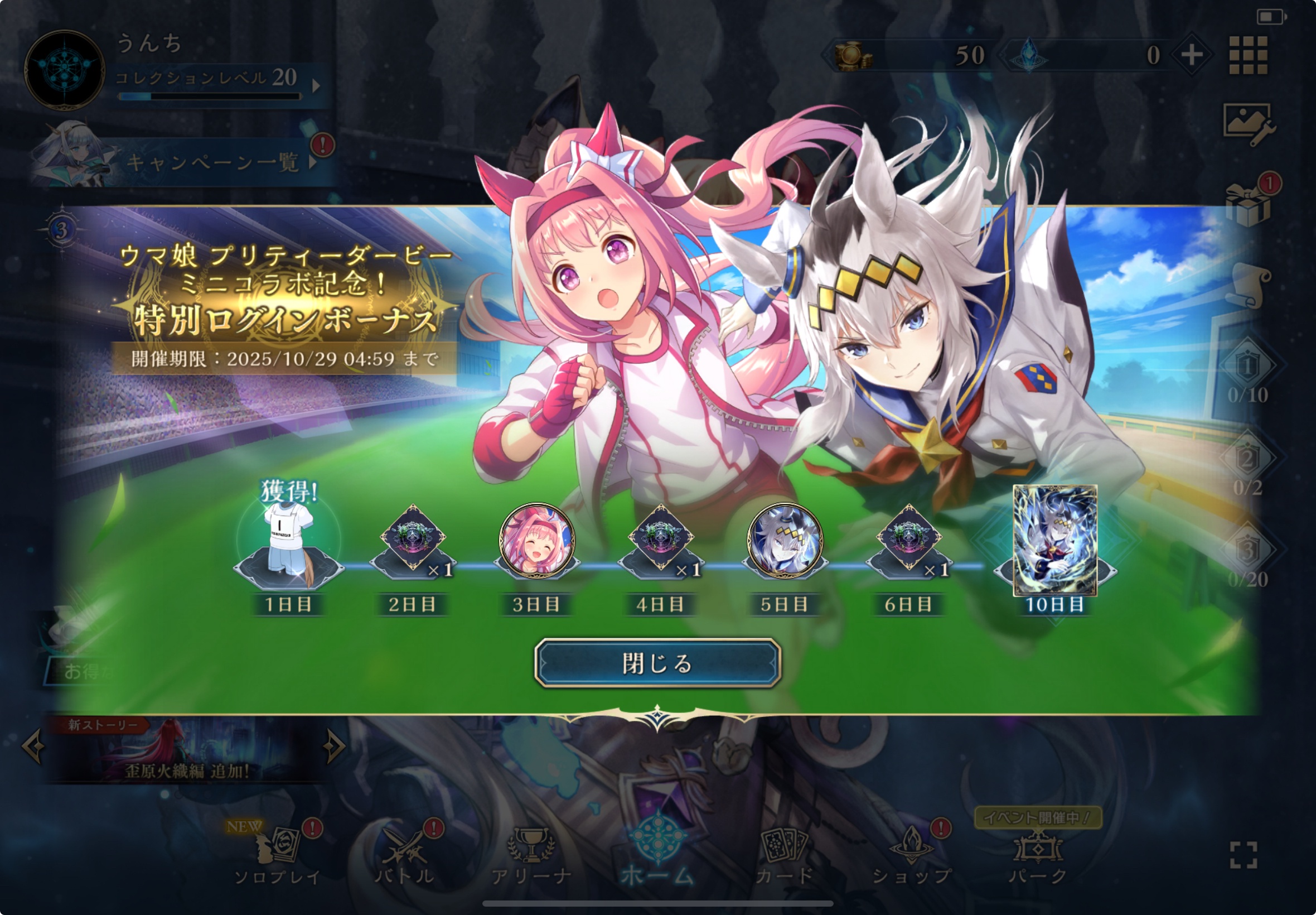This screenshot has height=915, width=1316.
Task: Select the day 10 card reward
Action: pos(1054,541)
